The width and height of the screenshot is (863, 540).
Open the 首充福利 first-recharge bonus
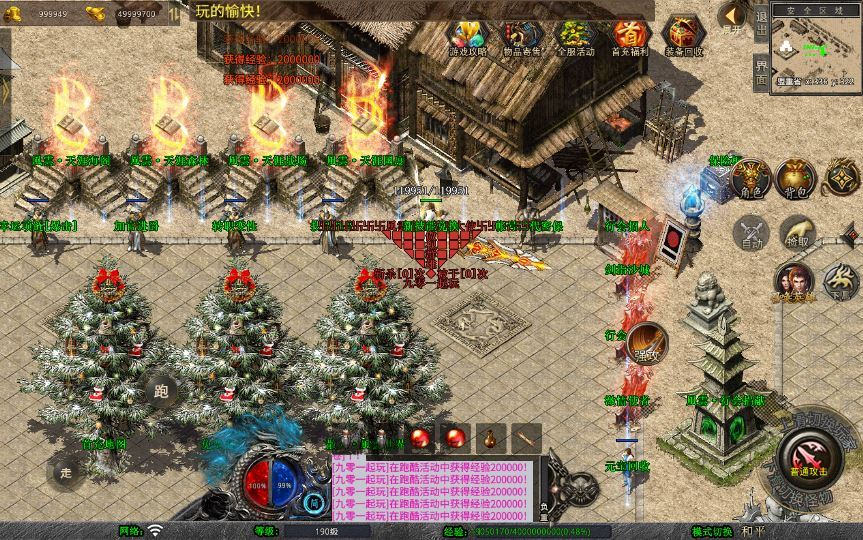click(629, 37)
